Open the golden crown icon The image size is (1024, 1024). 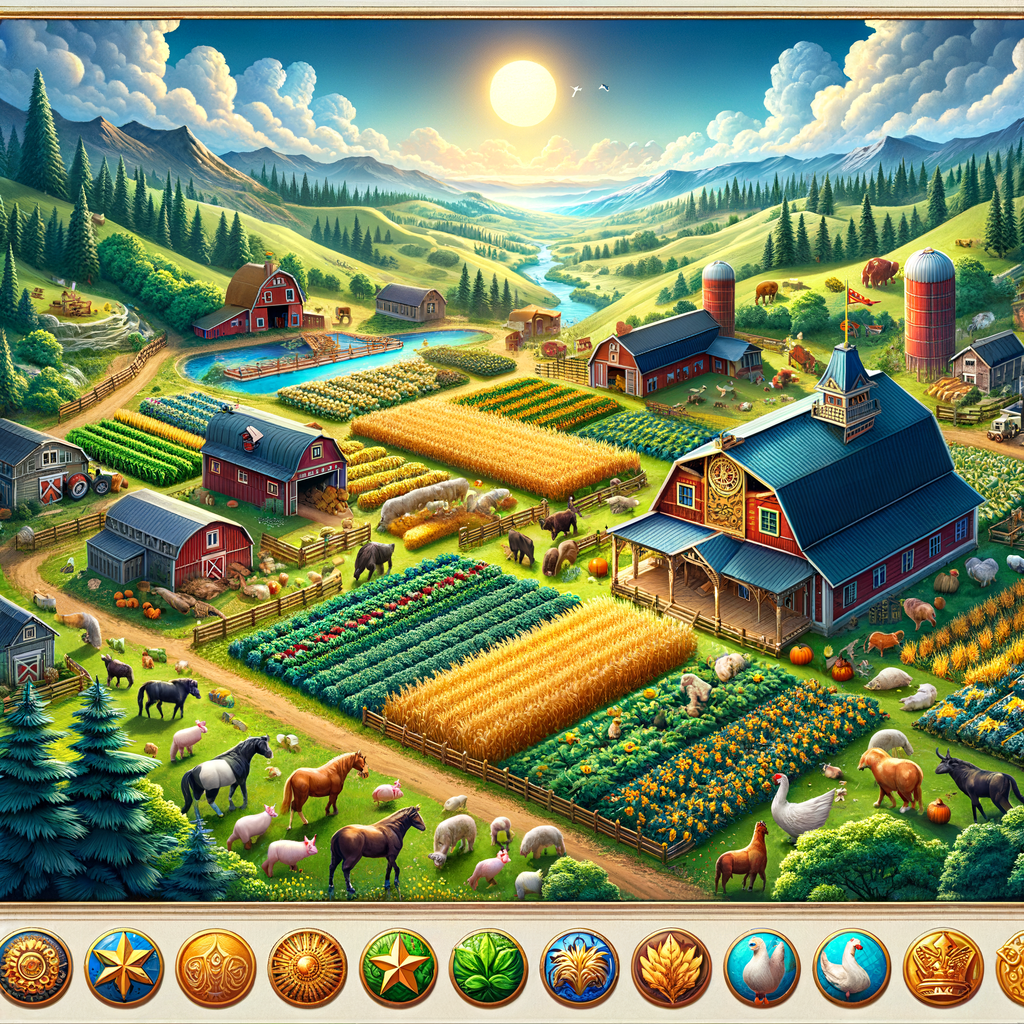[942, 967]
